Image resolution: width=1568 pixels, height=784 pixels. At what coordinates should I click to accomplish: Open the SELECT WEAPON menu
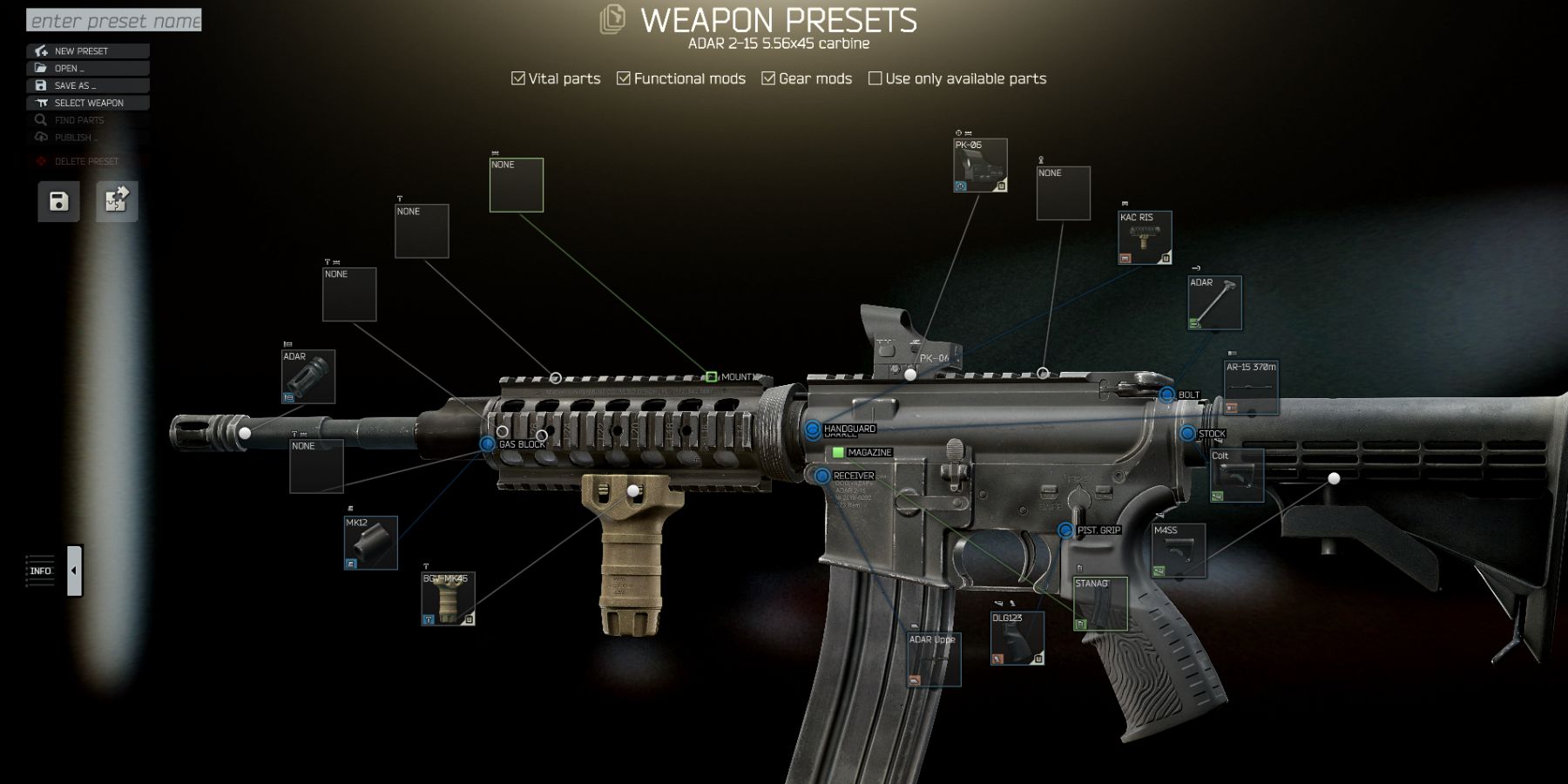(x=87, y=102)
